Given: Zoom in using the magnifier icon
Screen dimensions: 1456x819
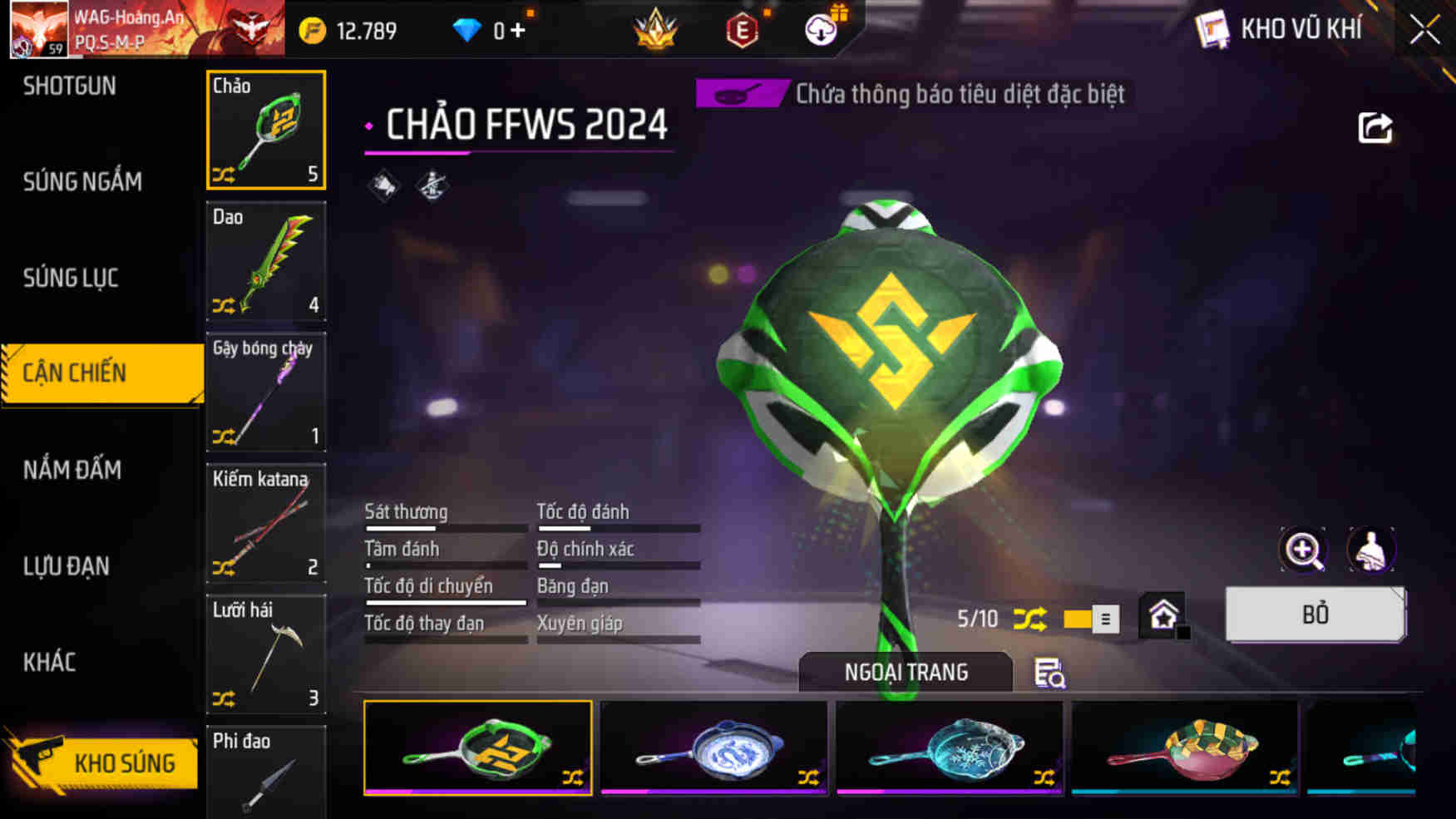Looking at the screenshot, I should 1303,550.
